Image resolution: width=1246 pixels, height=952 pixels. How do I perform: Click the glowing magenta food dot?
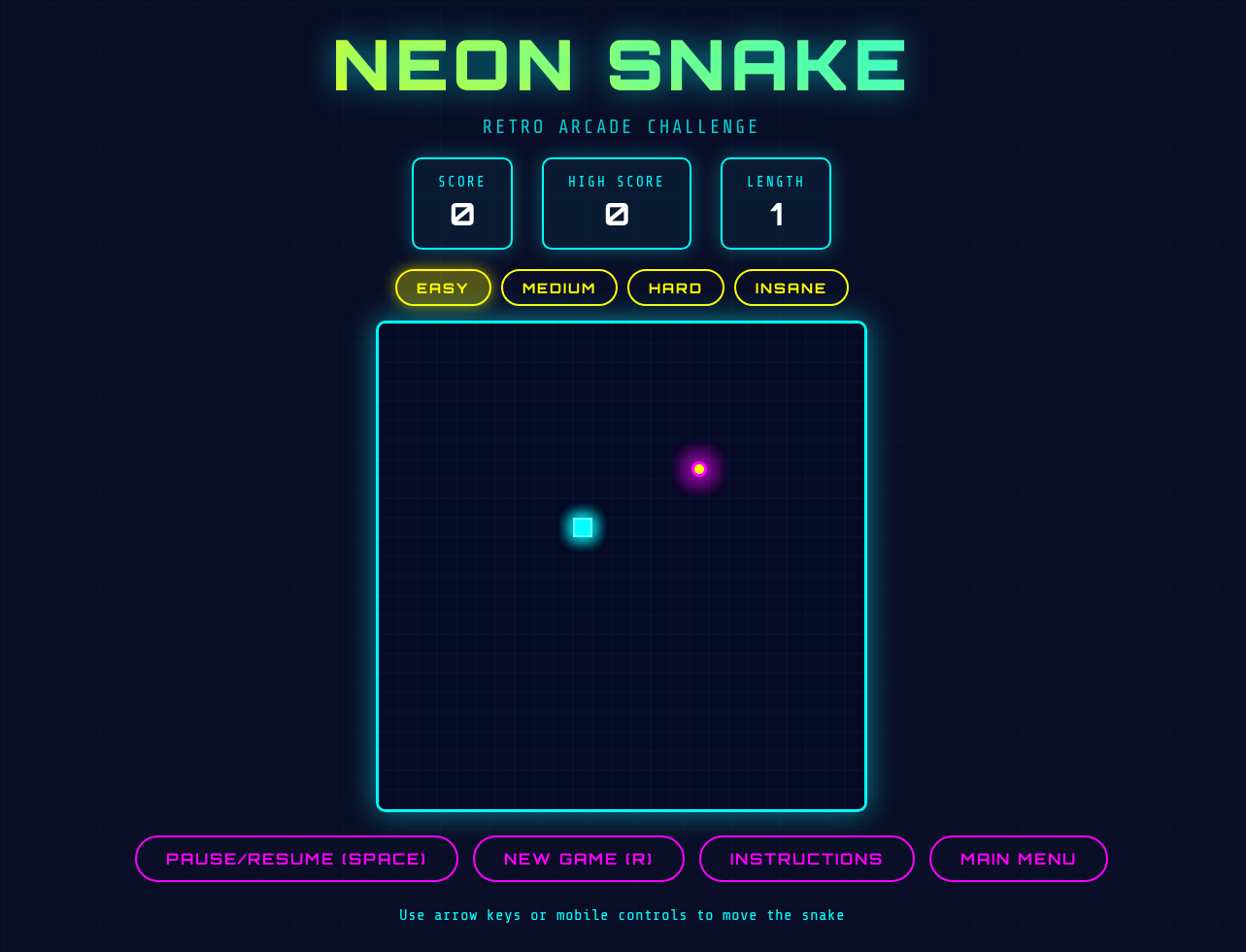[698, 468]
